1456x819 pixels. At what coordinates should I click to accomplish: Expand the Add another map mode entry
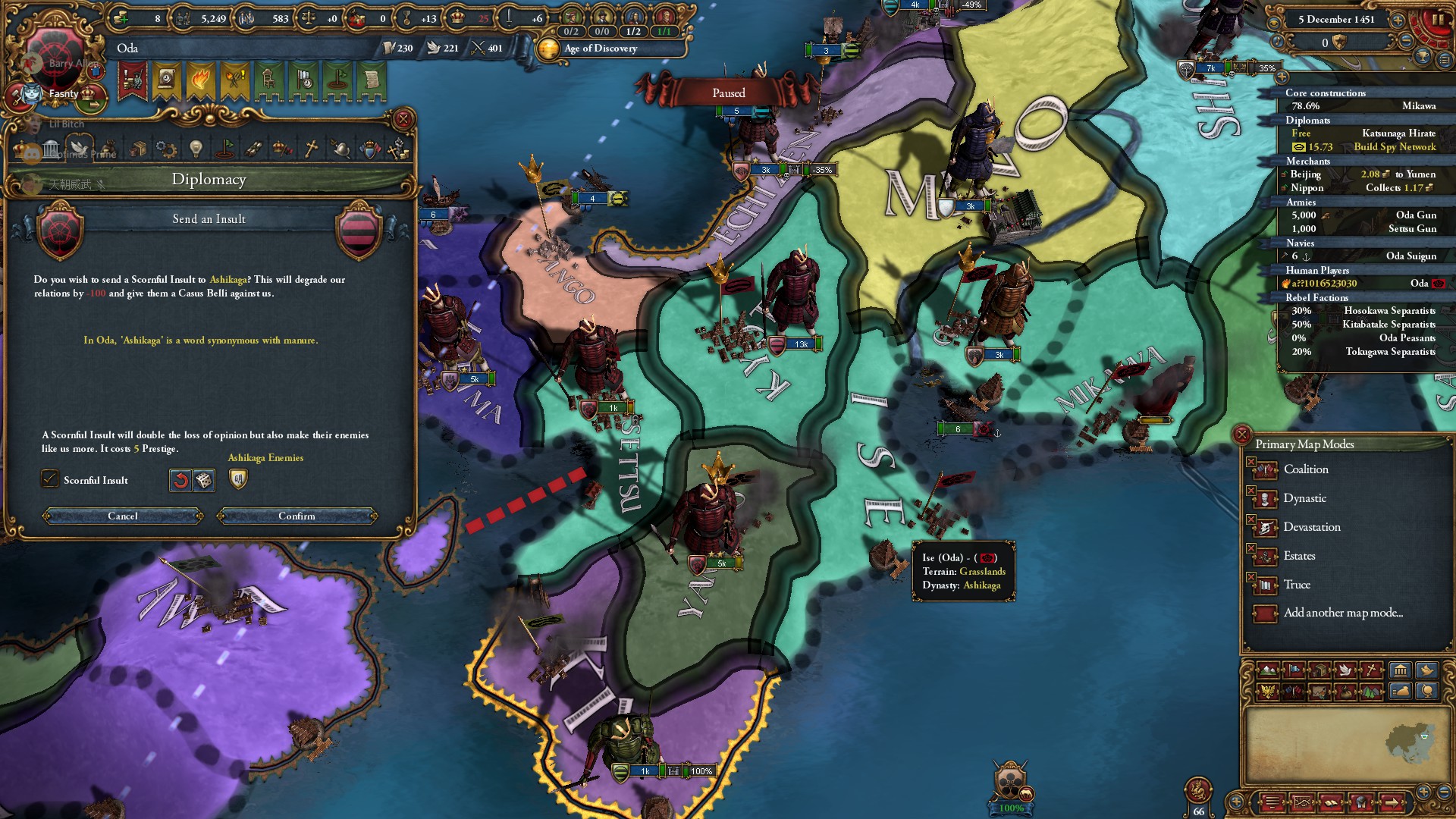pyautogui.click(x=1336, y=613)
